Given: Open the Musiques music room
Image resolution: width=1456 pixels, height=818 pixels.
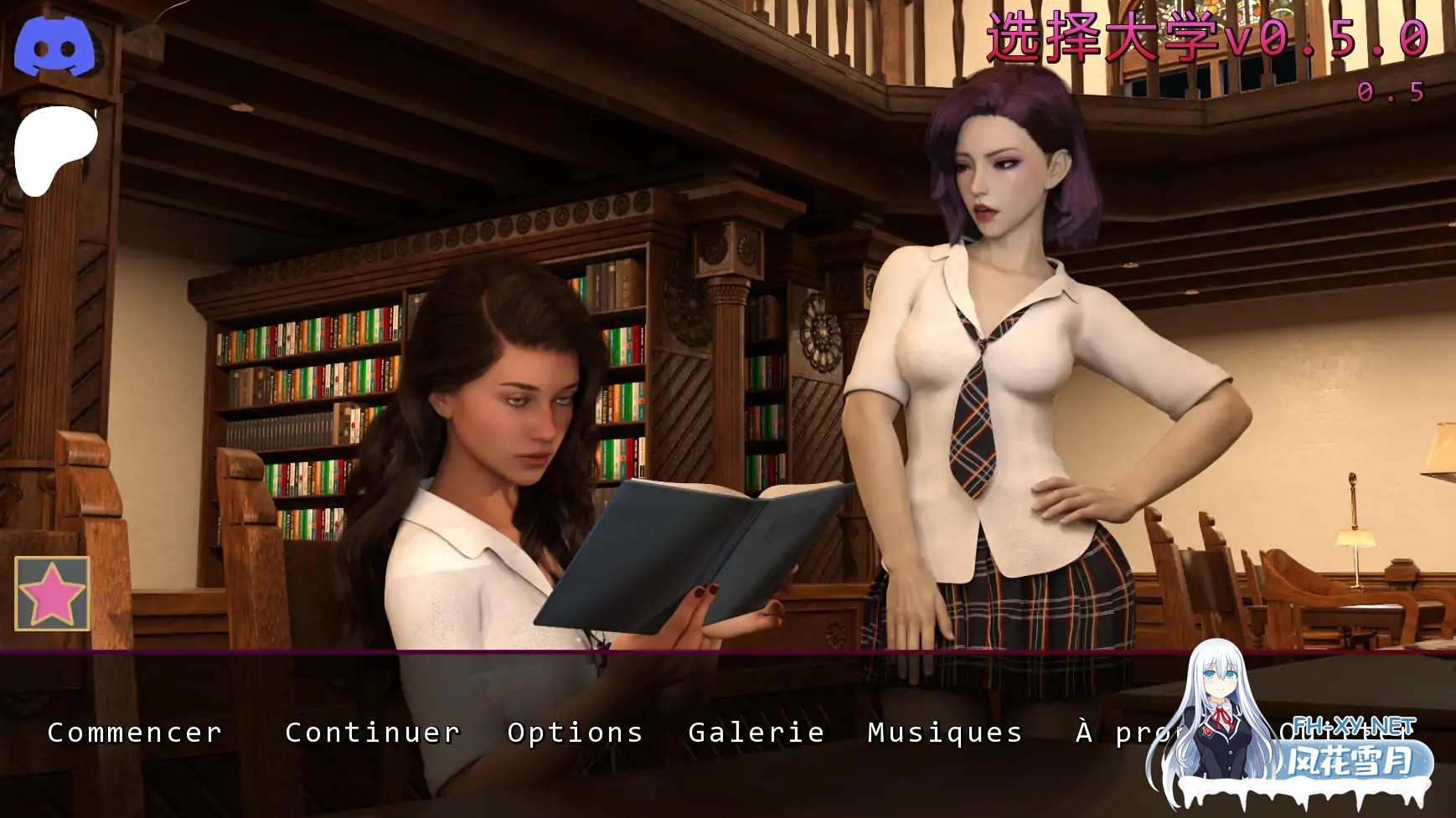Looking at the screenshot, I should pyautogui.click(x=944, y=733).
